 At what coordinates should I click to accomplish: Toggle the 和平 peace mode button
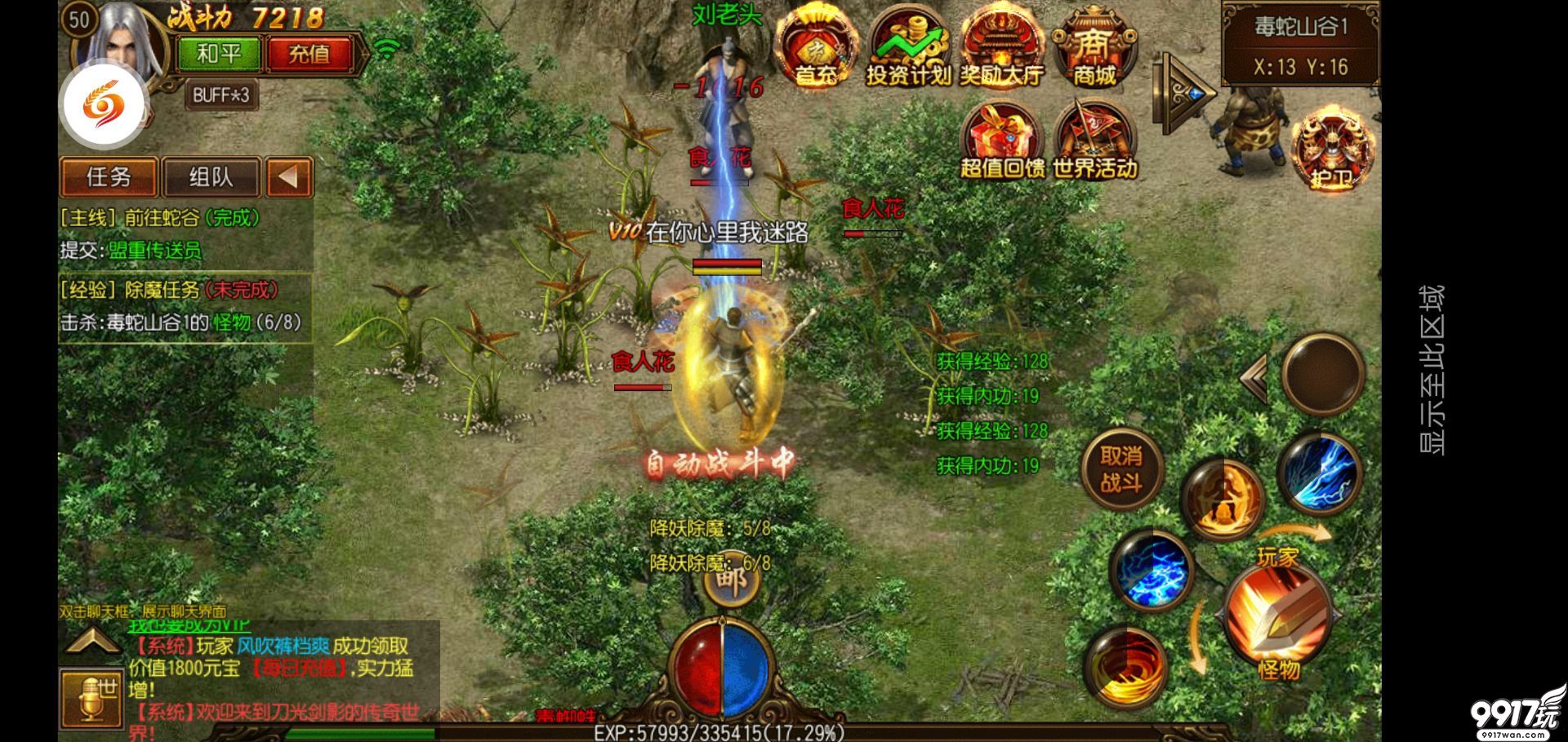219,55
